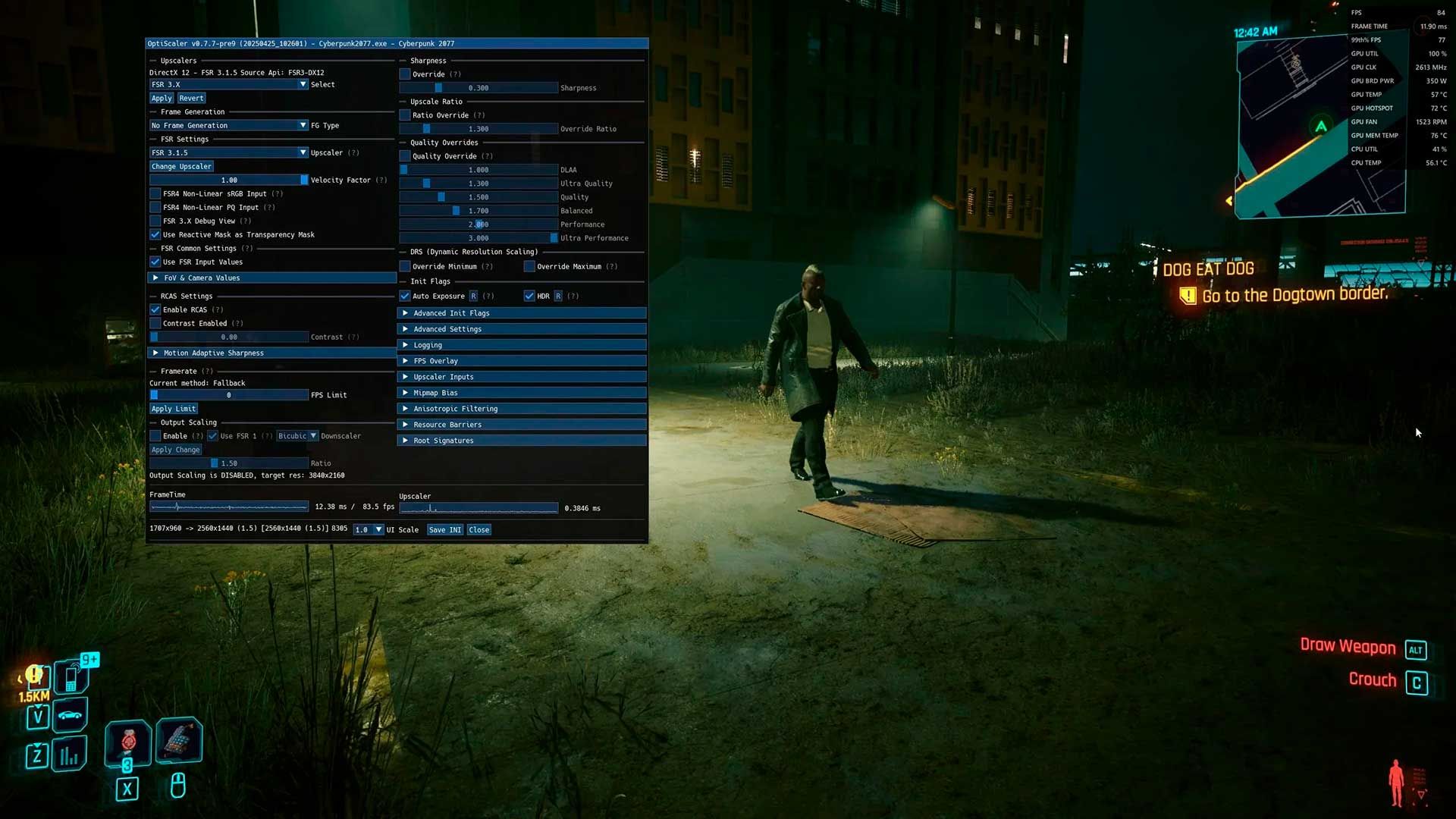Enable the Quality Override checkbox
Screen dimensions: 1456x819
(405, 156)
